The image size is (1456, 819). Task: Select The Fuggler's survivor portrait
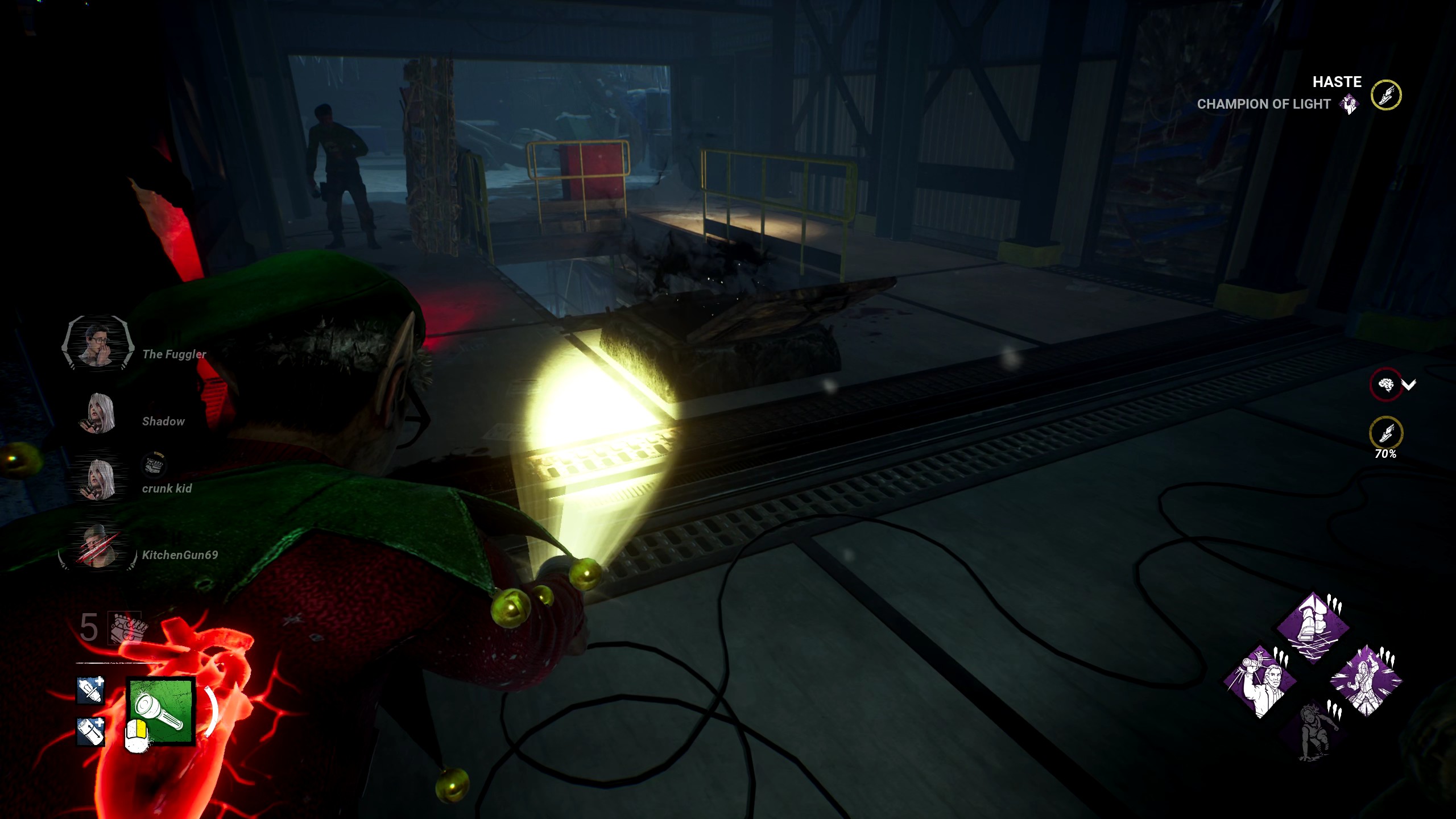coord(98,343)
